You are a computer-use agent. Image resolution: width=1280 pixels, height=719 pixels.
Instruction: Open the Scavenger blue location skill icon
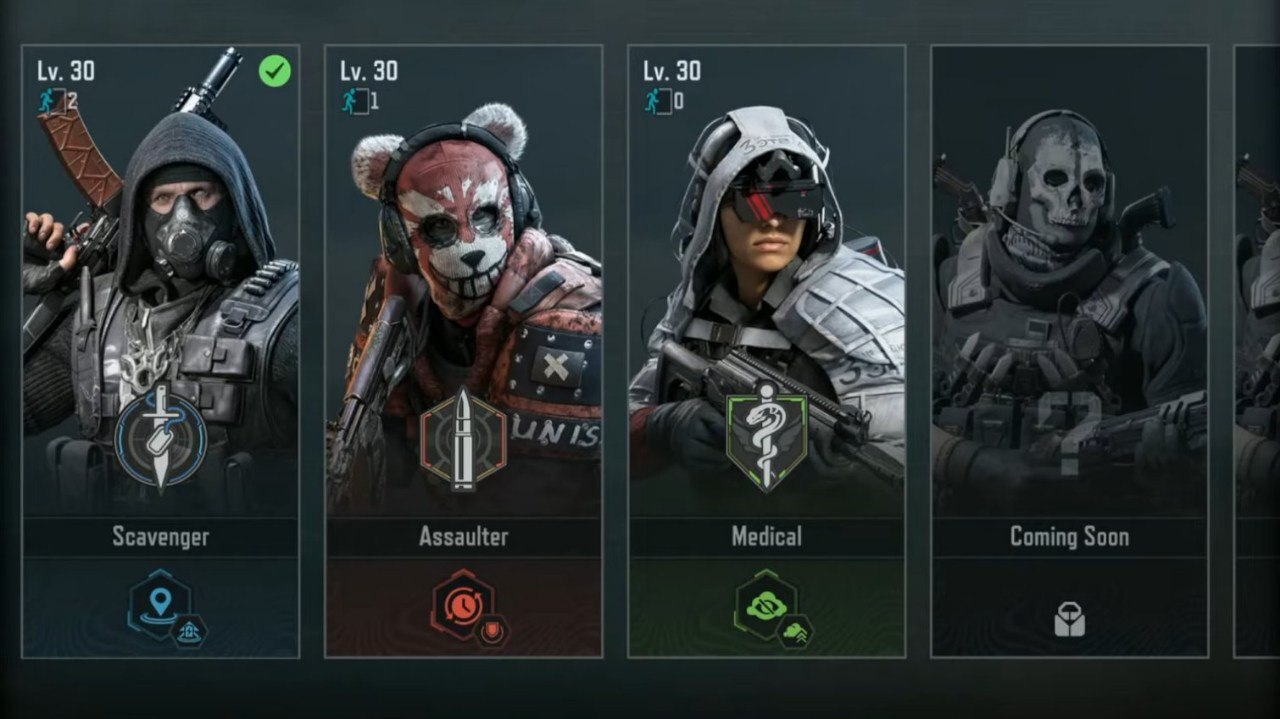tap(160, 603)
